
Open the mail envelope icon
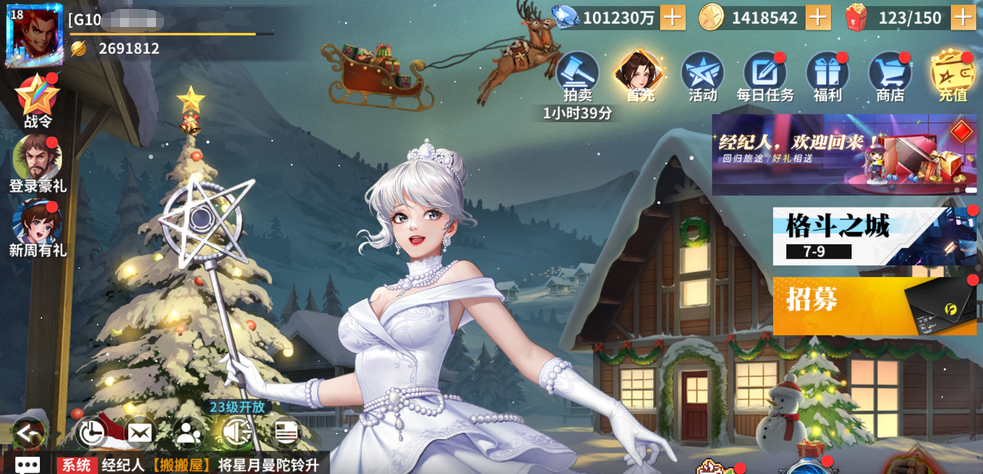pos(140,432)
